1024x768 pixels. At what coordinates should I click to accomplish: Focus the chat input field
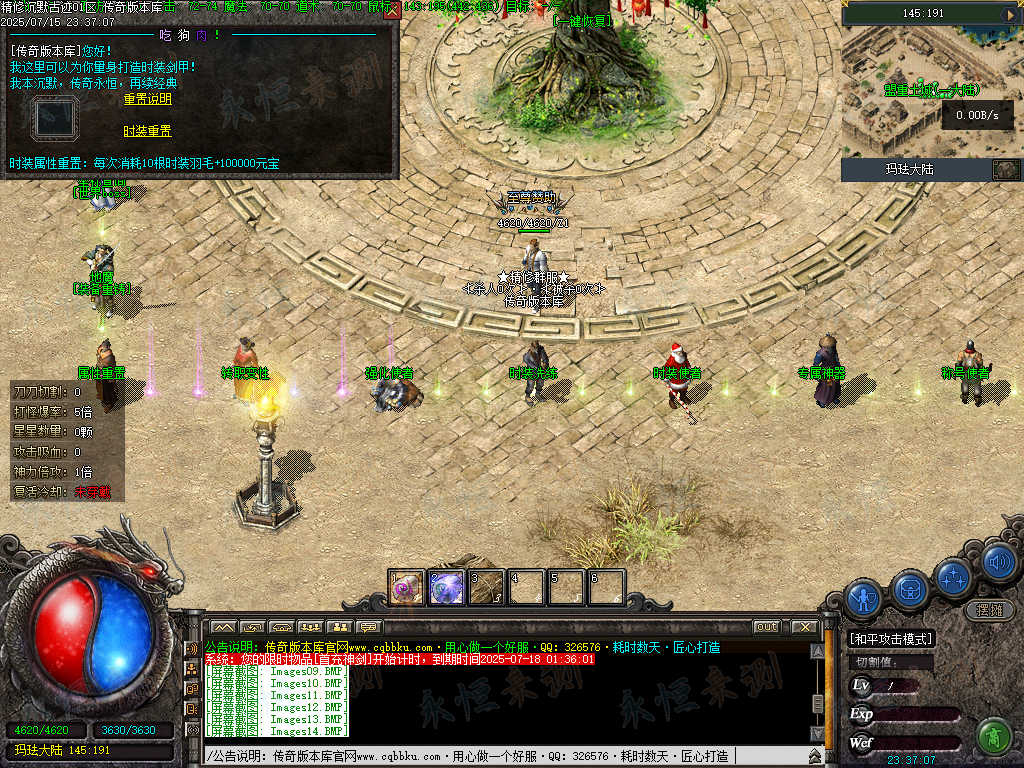(500, 756)
